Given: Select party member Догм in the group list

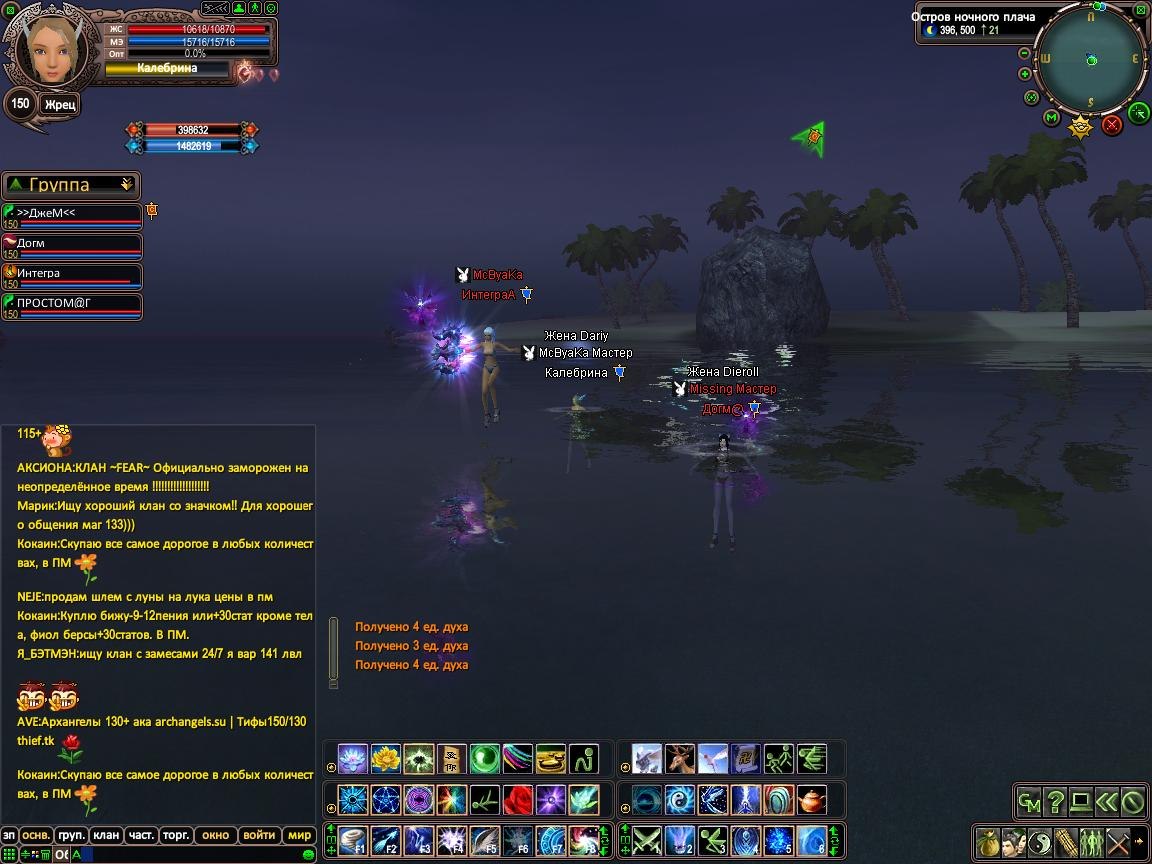Looking at the screenshot, I should [x=72, y=245].
